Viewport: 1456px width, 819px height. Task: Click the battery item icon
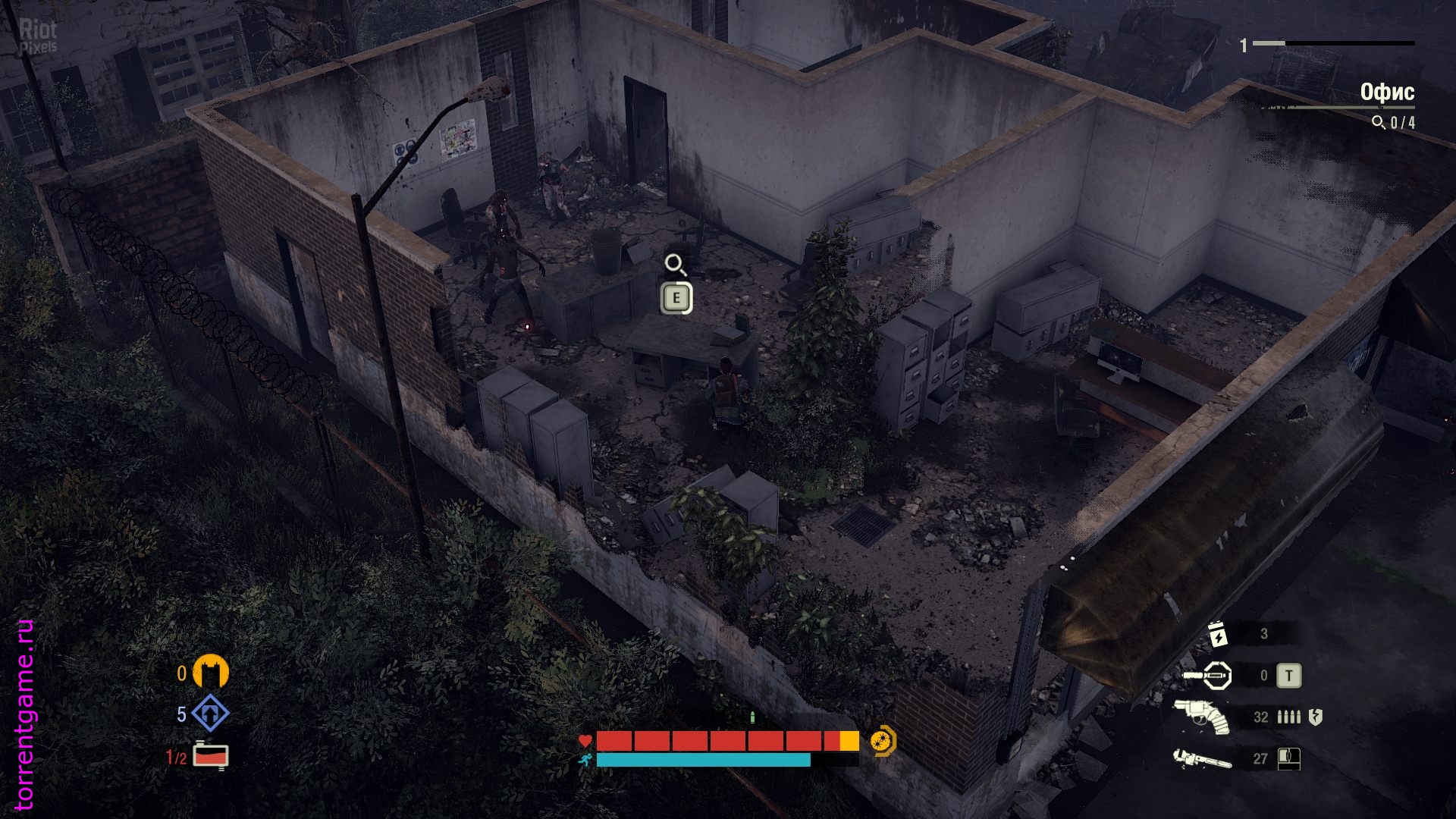pyautogui.click(x=1217, y=634)
